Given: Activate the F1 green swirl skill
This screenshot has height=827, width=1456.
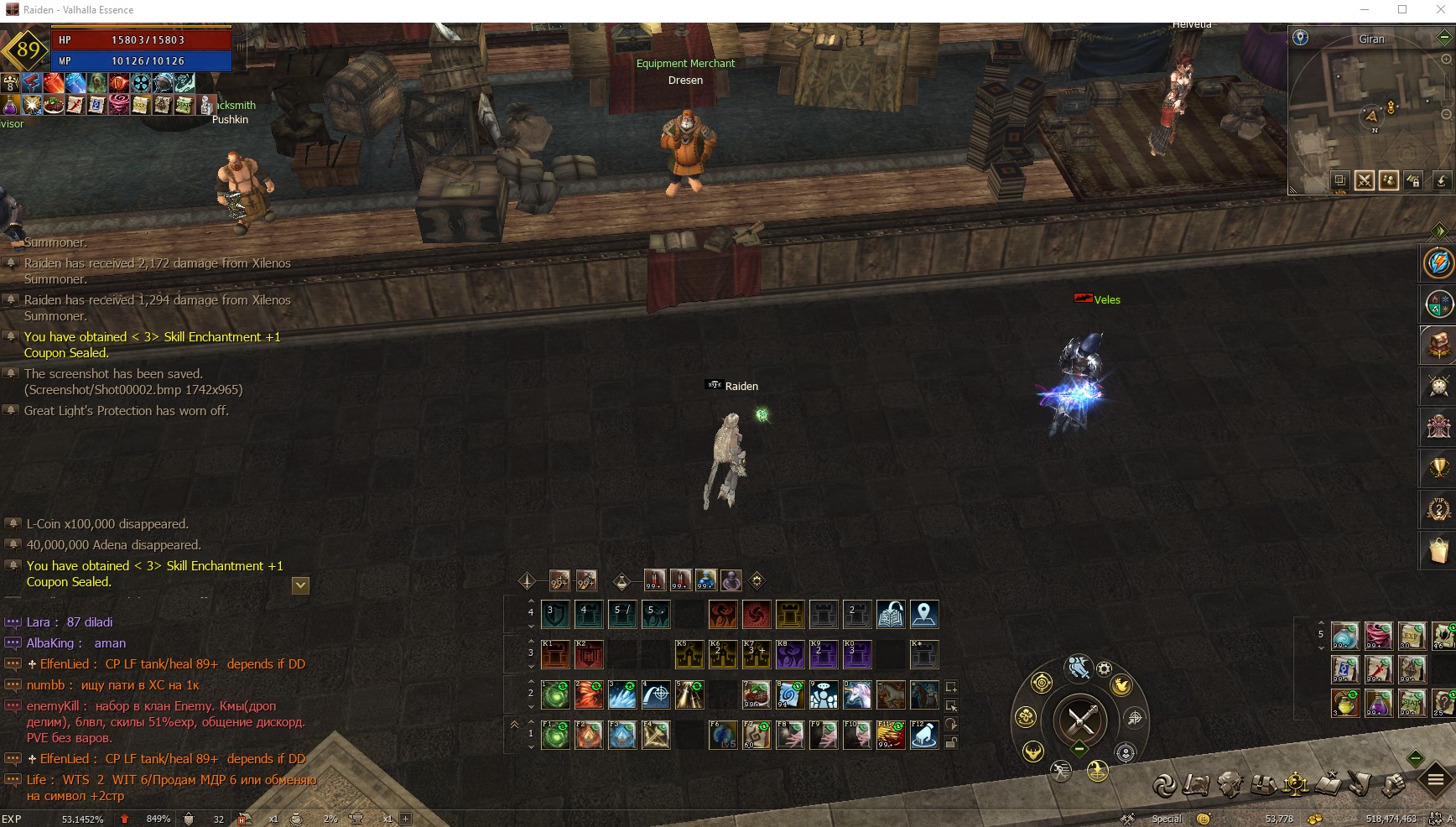Looking at the screenshot, I should (x=555, y=735).
